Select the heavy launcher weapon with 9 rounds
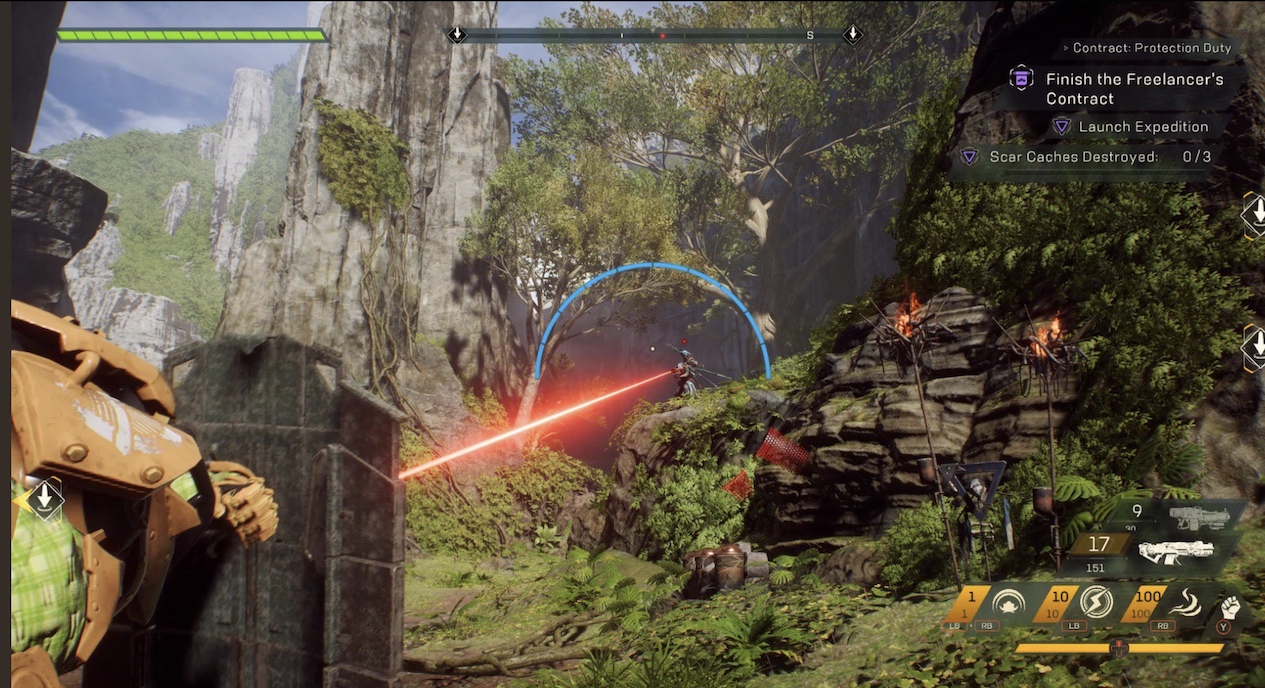The image size is (1265, 688). (1198, 515)
